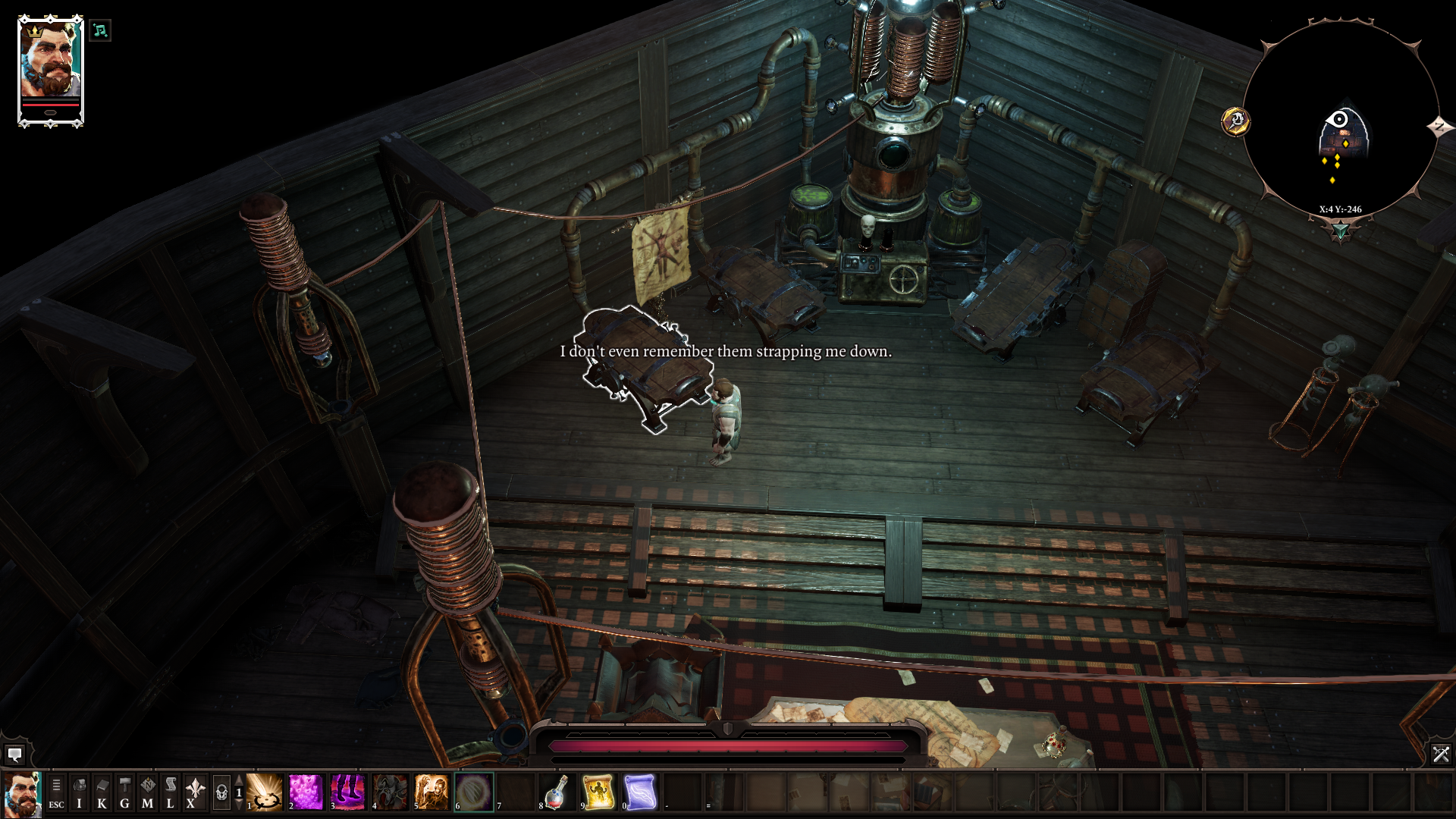Viewport: 1456px width, 819px height.
Task: Open the inventory bag button
Action: [x=79, y=792]
